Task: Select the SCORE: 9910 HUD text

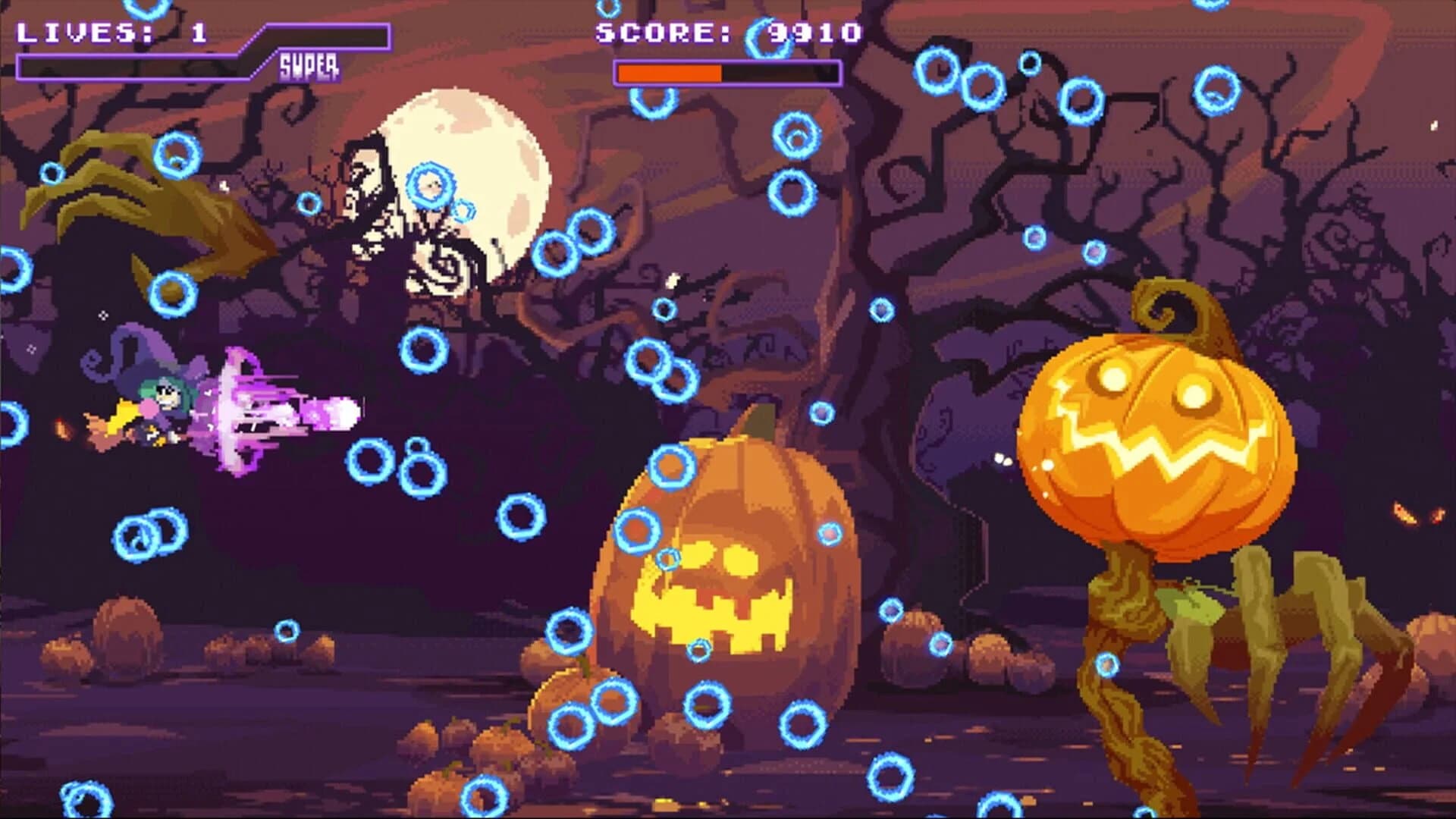Action: click(x=728, y=32)
